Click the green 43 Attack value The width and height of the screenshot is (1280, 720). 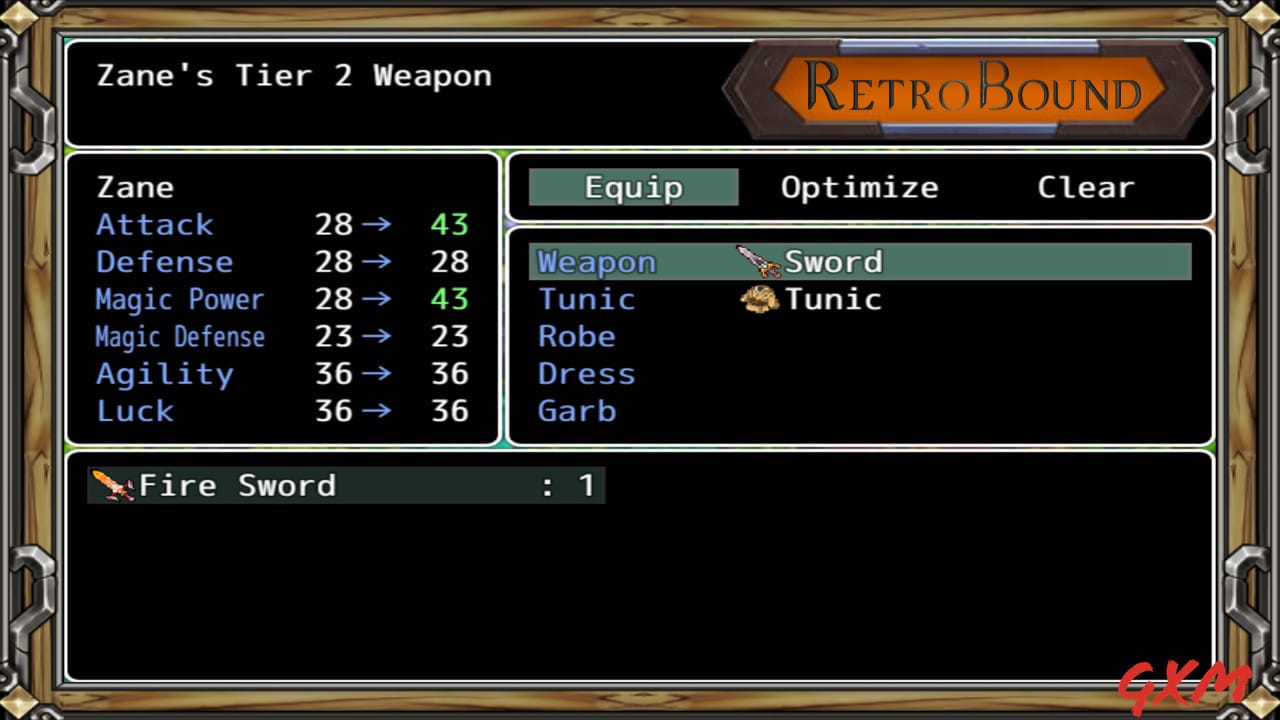pos(449,224)
